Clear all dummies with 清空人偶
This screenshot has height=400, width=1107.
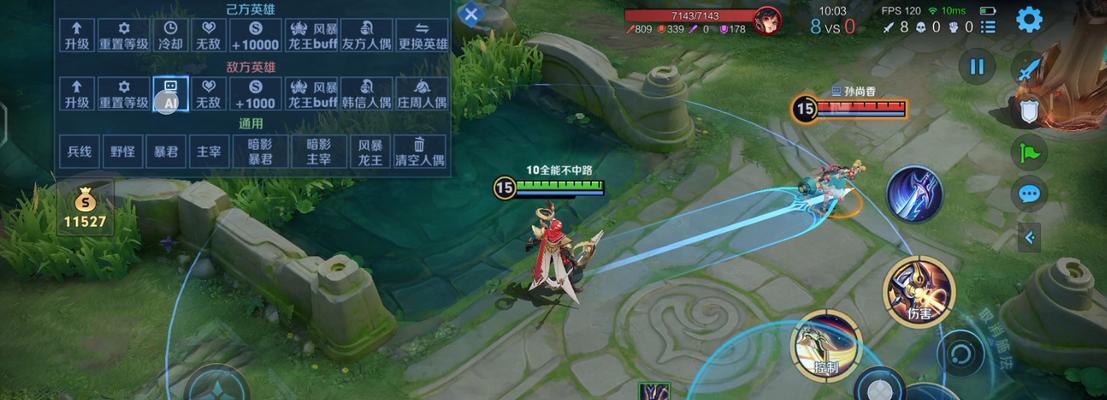420,151
